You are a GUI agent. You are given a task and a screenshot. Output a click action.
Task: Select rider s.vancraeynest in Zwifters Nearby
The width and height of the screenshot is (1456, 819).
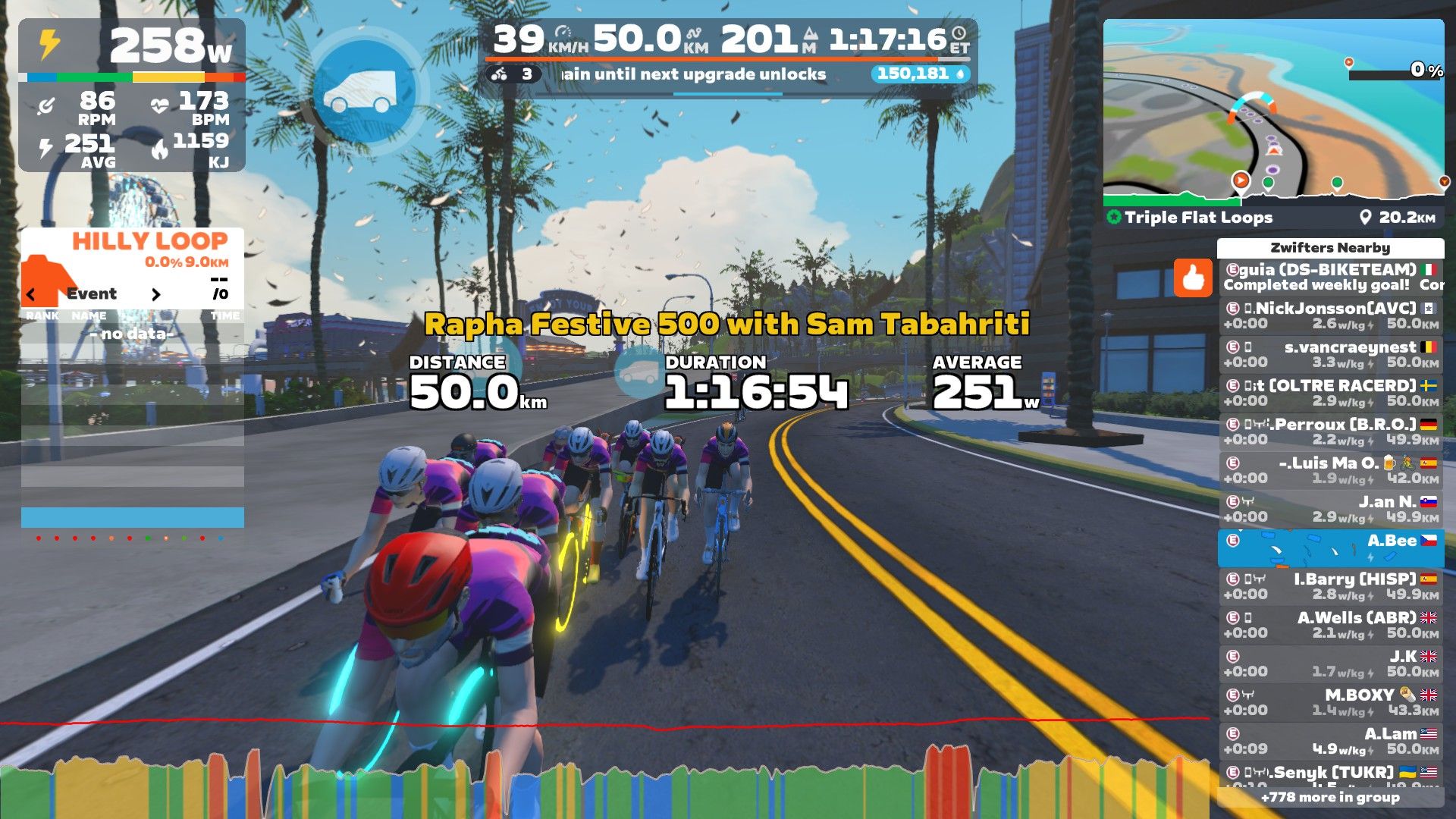(1331, 354)
